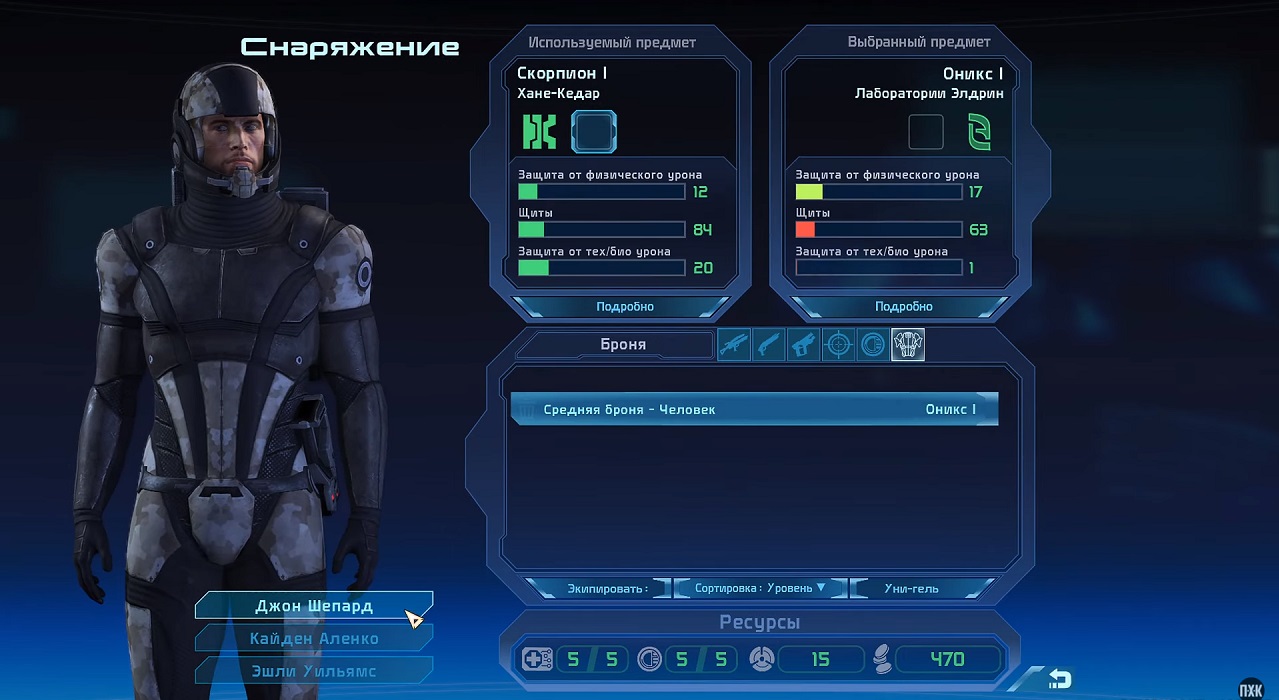The height and width of the screenshot is (700, 1279).
Task: Change the Сортировка: Уровень sorting
Action: [x=760, y=588]
